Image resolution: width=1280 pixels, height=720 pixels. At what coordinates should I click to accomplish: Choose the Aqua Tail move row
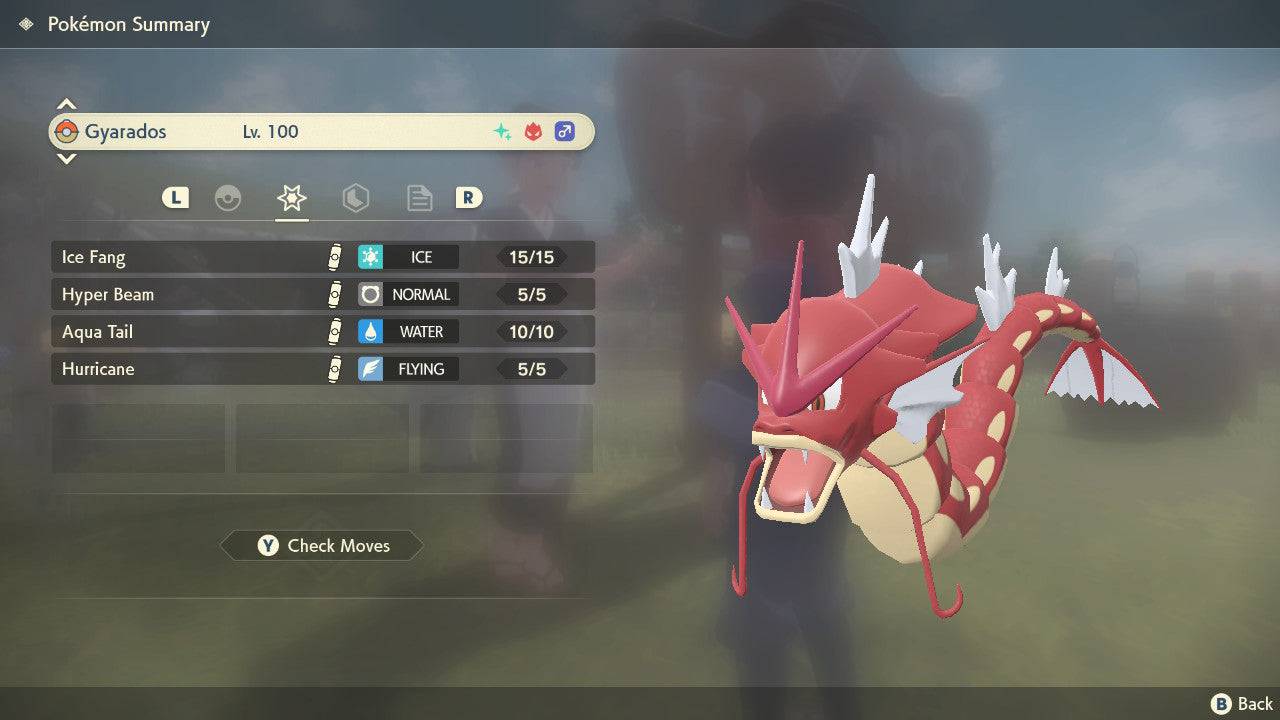[322, 331]
